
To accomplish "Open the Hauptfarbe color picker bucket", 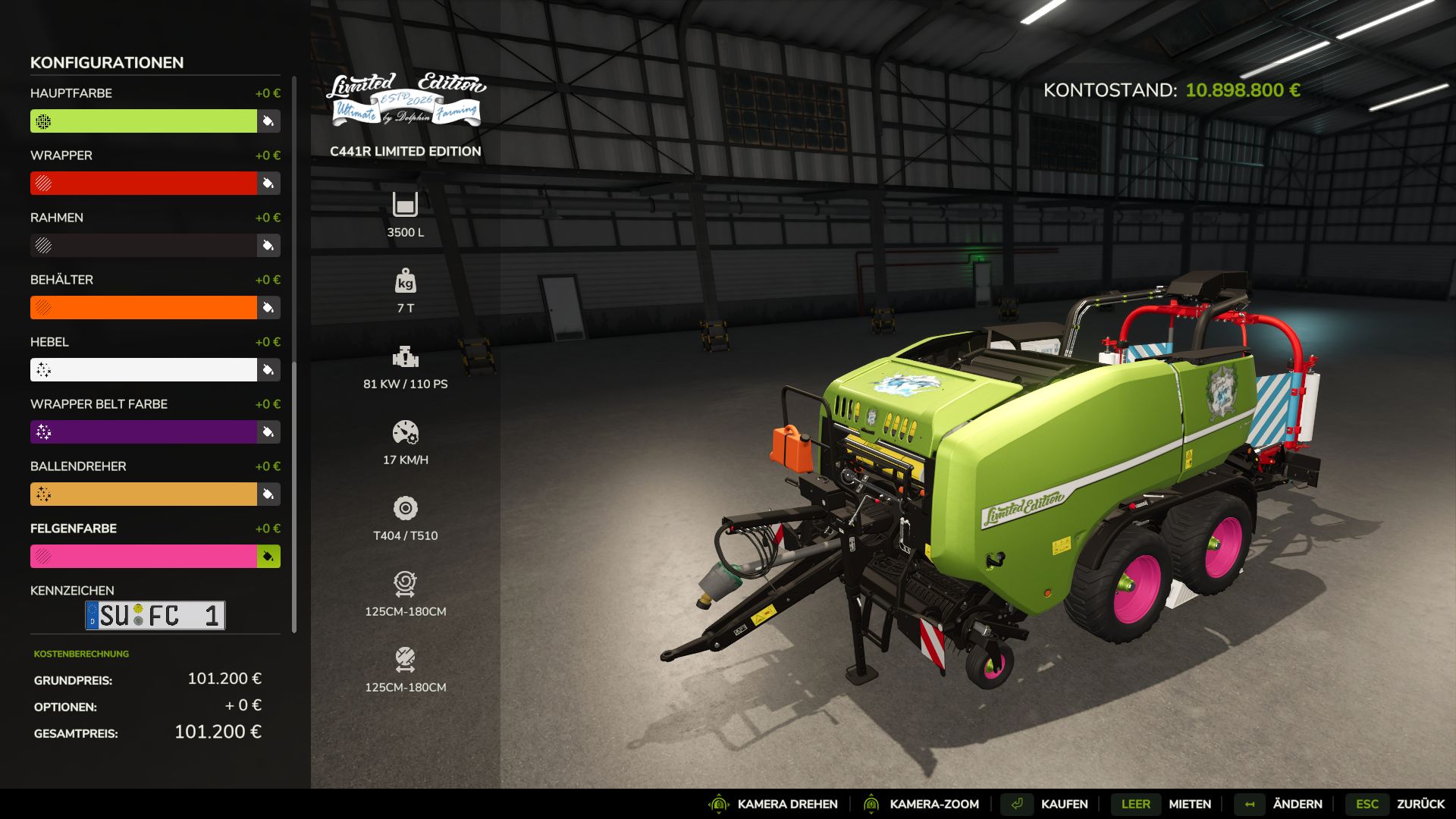I will [267, 121].
